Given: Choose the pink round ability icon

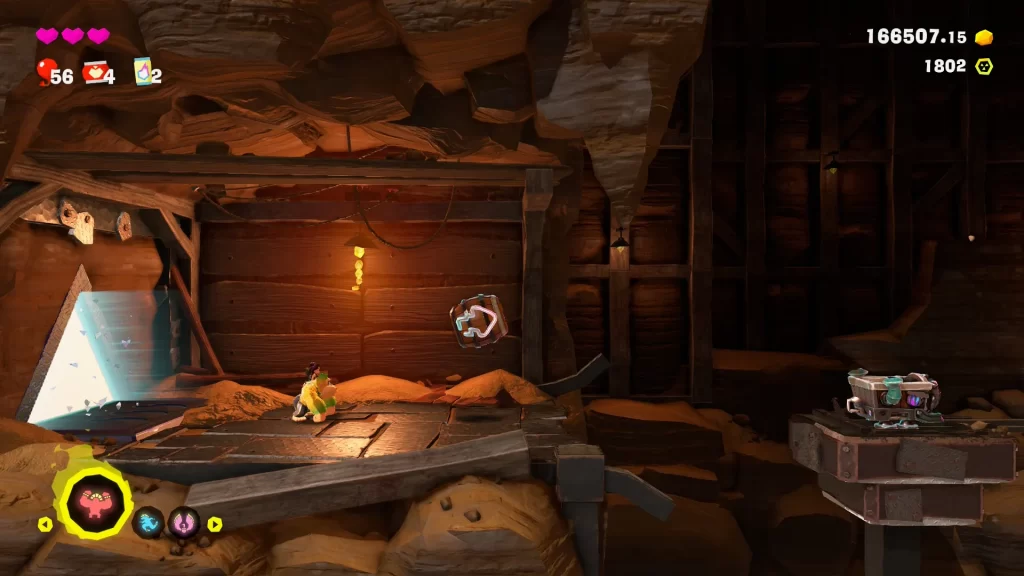Looking at the screenshot, I should coord(184,522).
